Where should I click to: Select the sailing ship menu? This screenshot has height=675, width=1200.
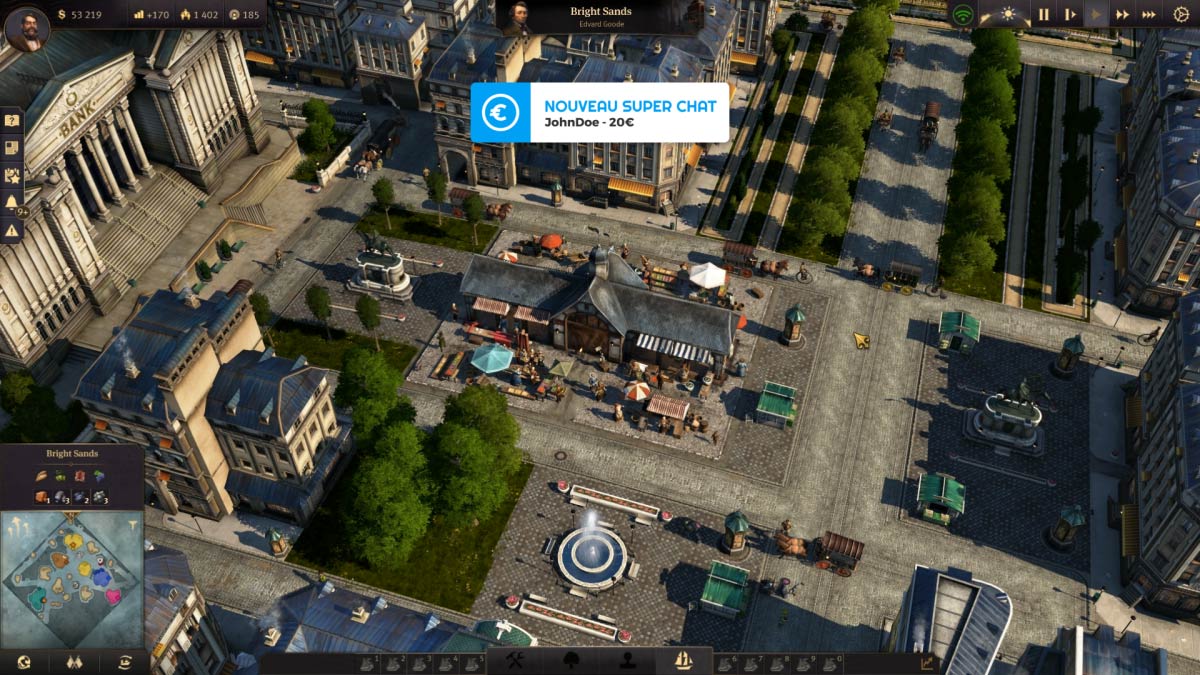[x=684, y=661]
